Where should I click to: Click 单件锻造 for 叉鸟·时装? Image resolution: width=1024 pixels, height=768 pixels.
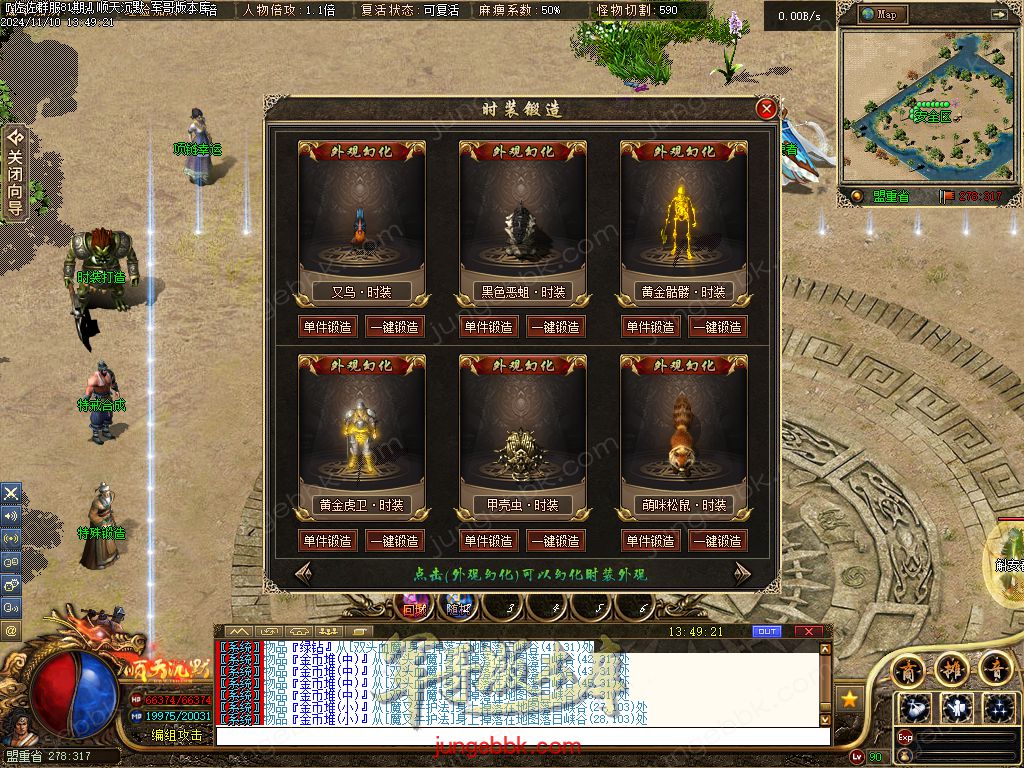tap(327, 327)
